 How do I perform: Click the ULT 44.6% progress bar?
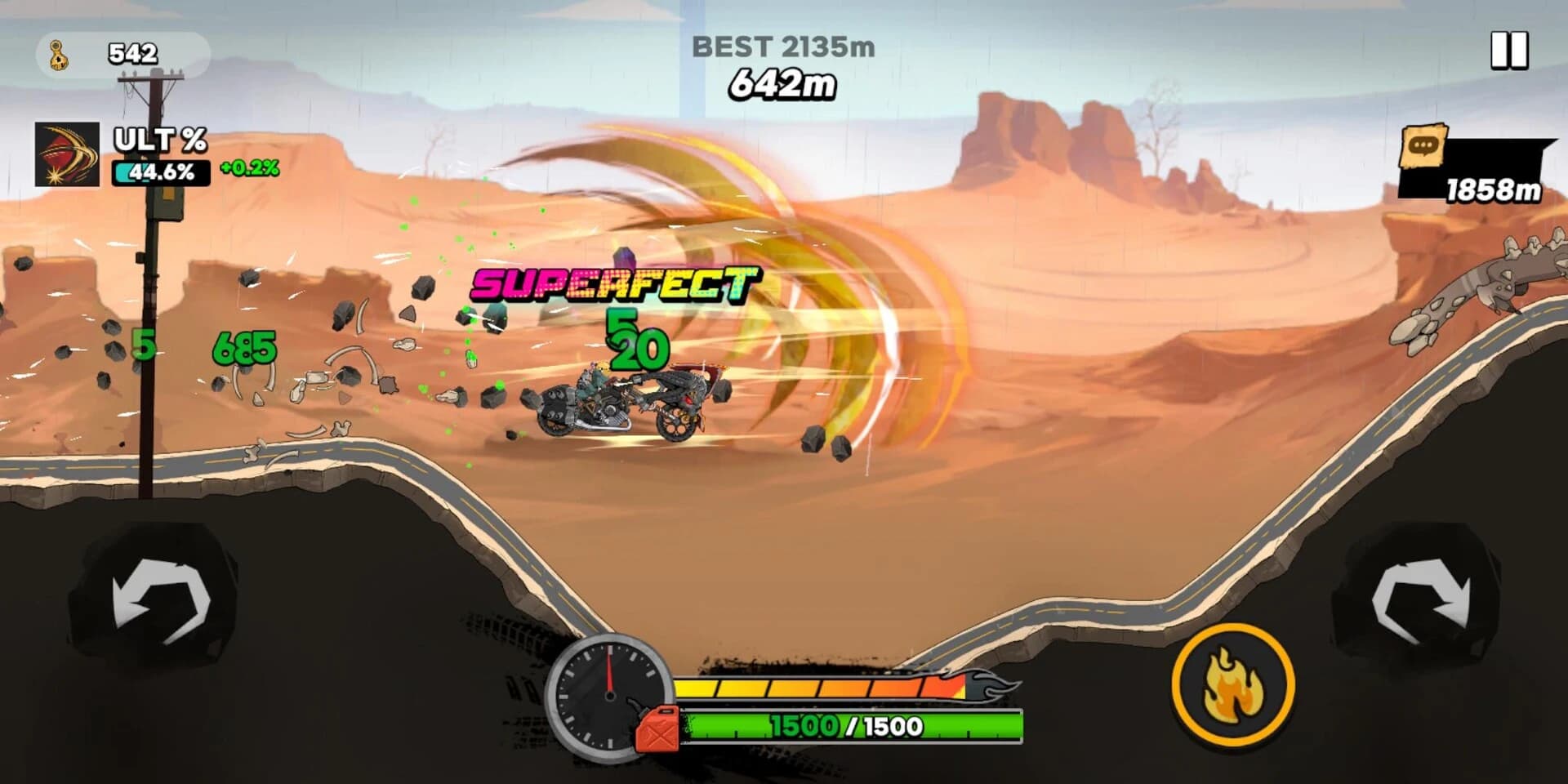pos(161,172)
